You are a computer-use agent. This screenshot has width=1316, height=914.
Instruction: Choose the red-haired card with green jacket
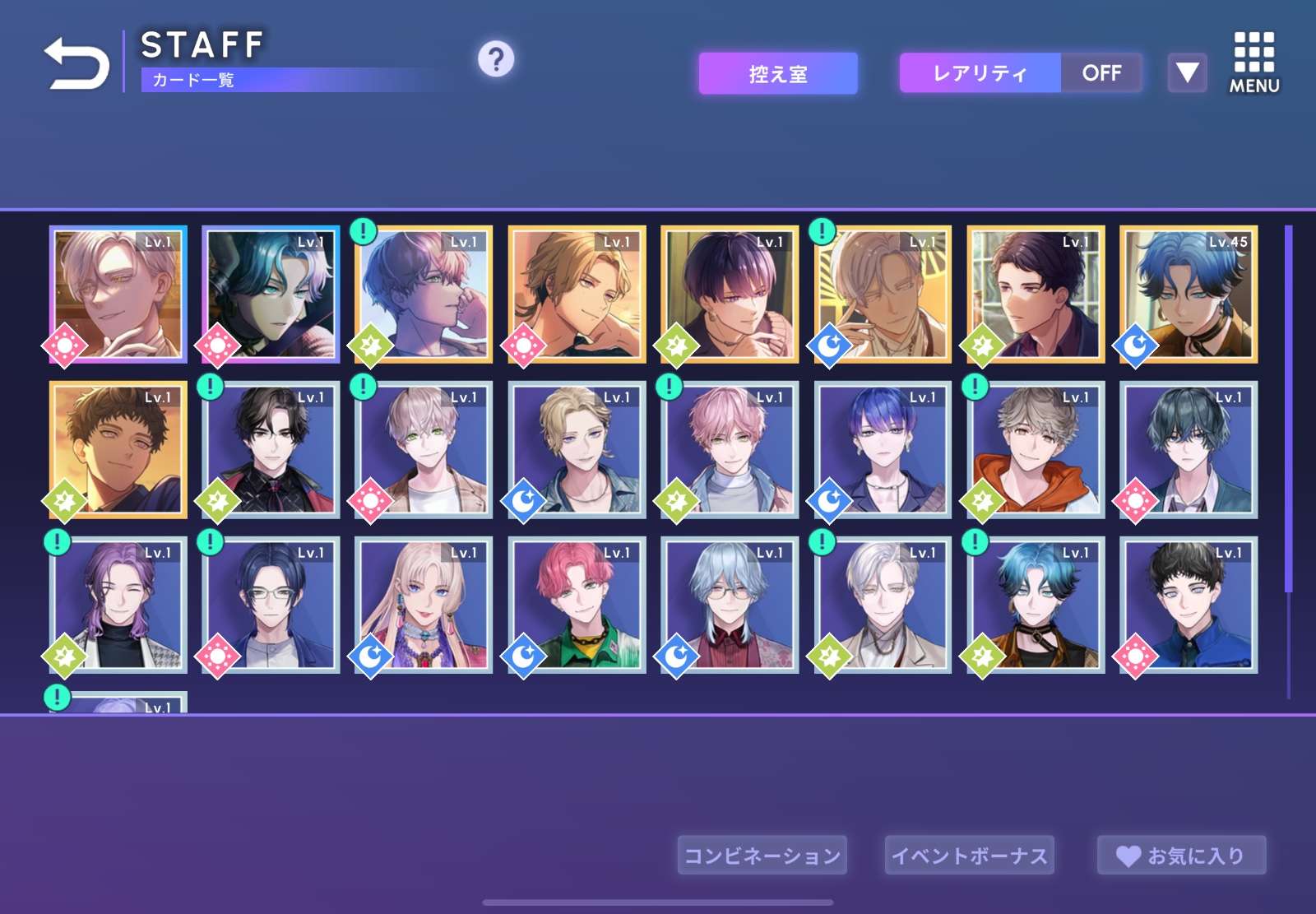(577, 605)
